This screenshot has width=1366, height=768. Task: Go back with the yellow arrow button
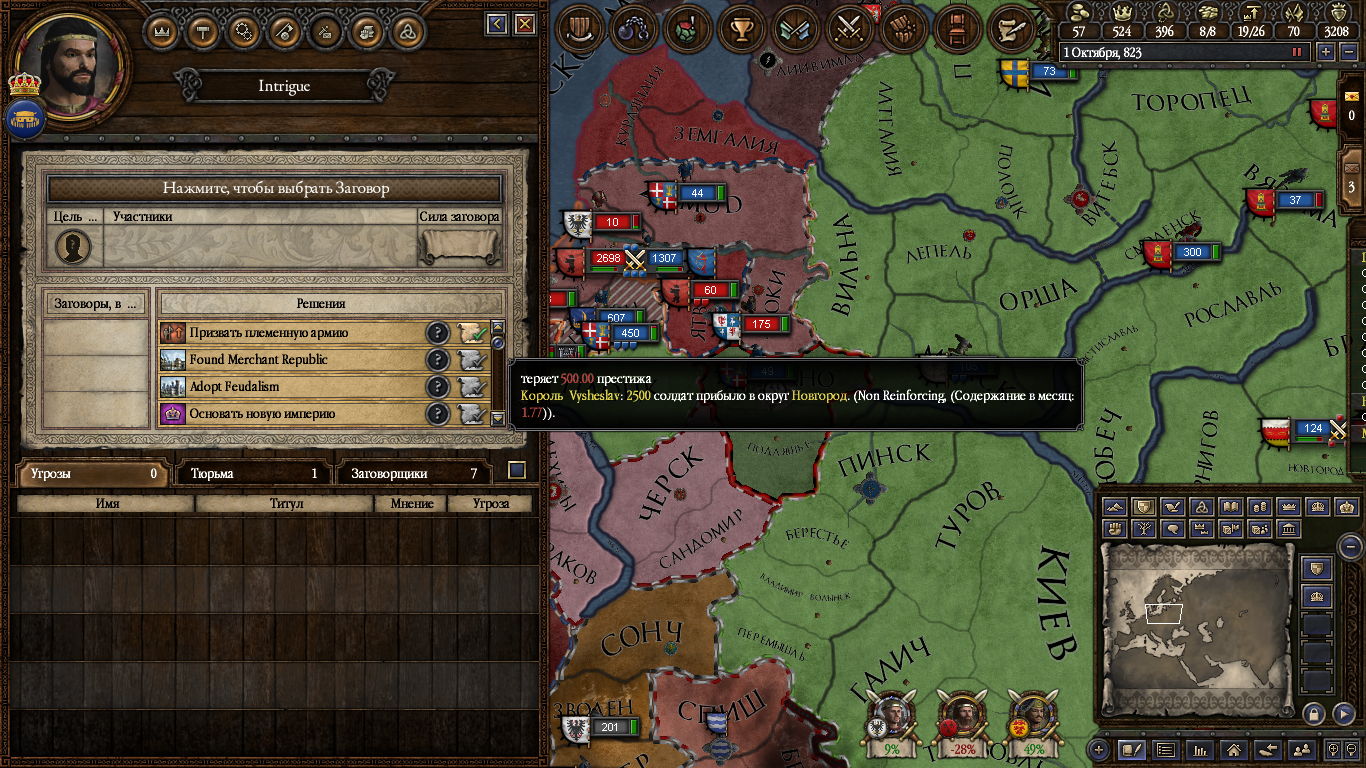[497, 24]
